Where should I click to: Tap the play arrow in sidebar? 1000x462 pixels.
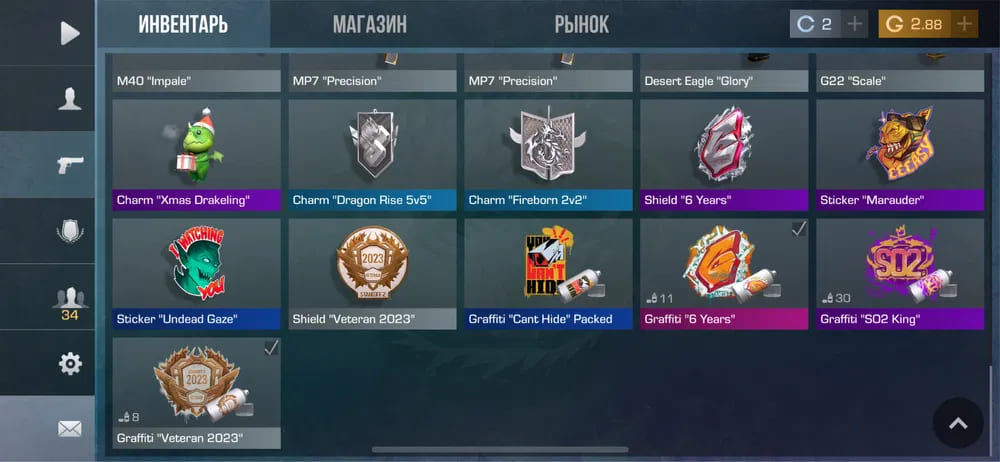point(69,33)
